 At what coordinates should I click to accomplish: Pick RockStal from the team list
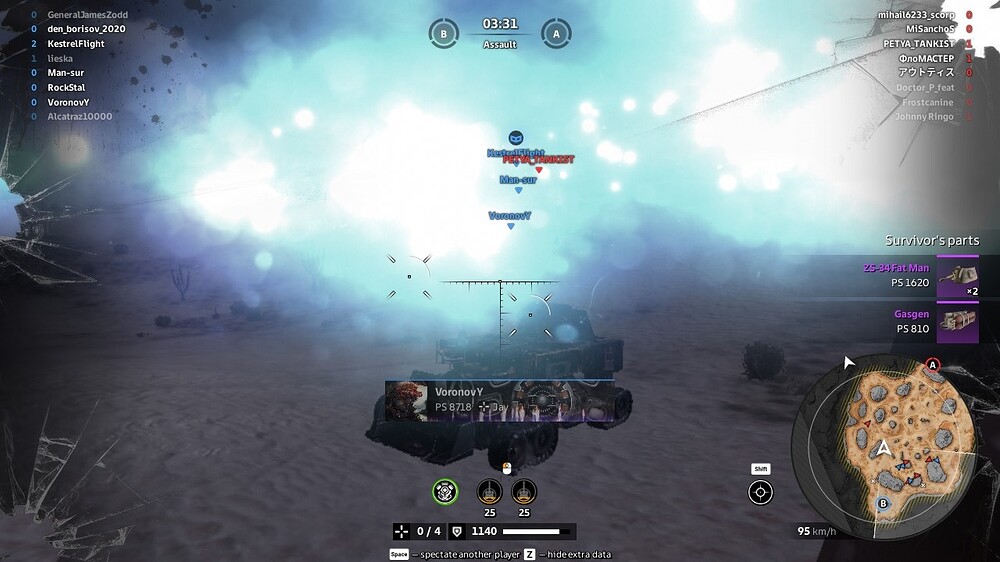coord(67,87)
